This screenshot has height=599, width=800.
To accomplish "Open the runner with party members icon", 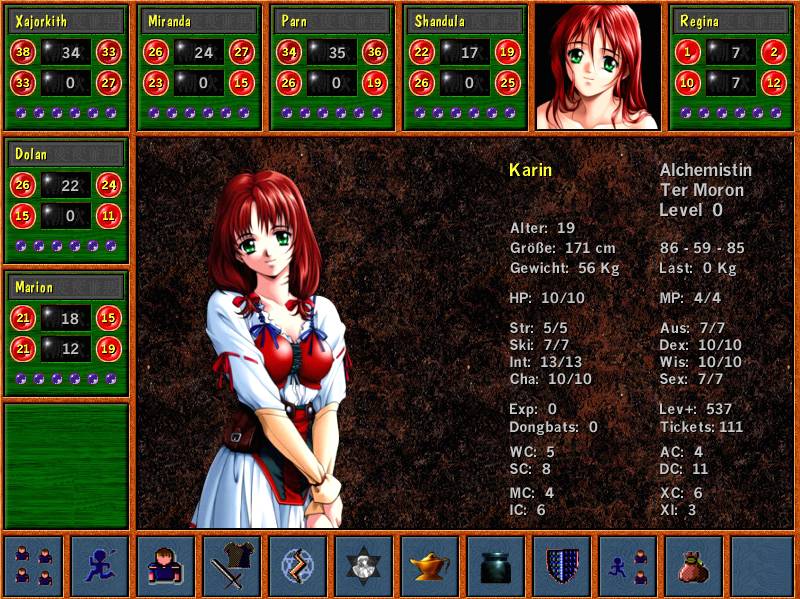I will click(628, 565).
